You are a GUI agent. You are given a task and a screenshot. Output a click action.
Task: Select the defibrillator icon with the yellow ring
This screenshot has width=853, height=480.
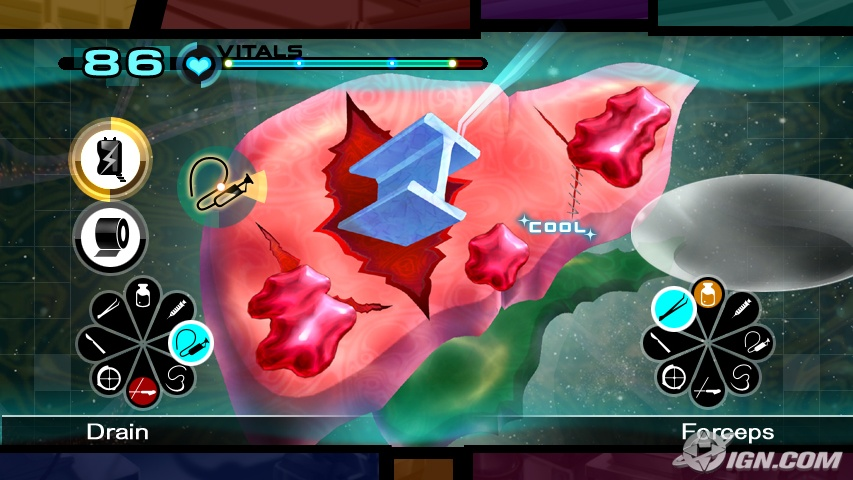coord(110,158)
